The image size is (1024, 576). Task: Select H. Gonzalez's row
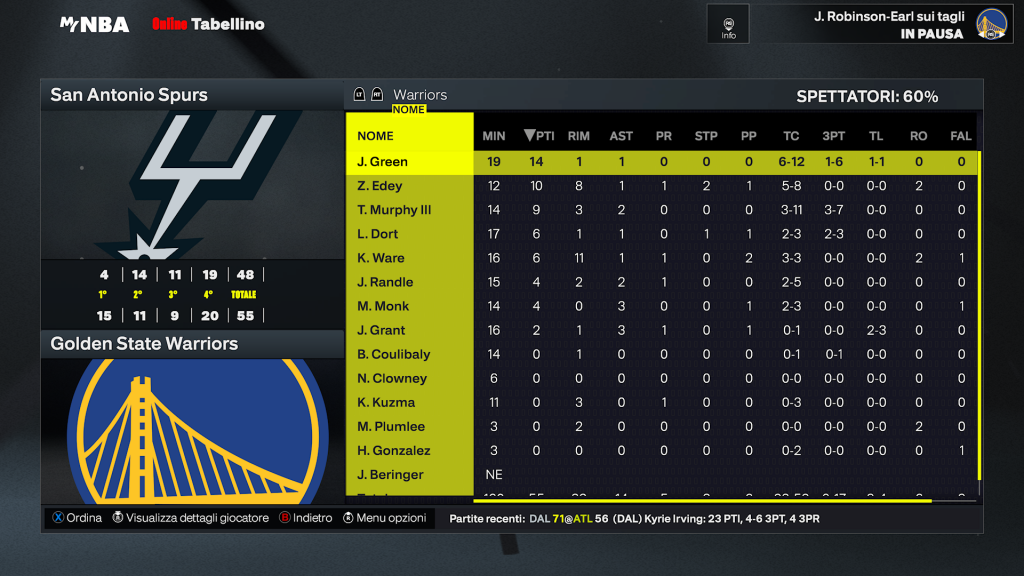click(x=394, y=450)
